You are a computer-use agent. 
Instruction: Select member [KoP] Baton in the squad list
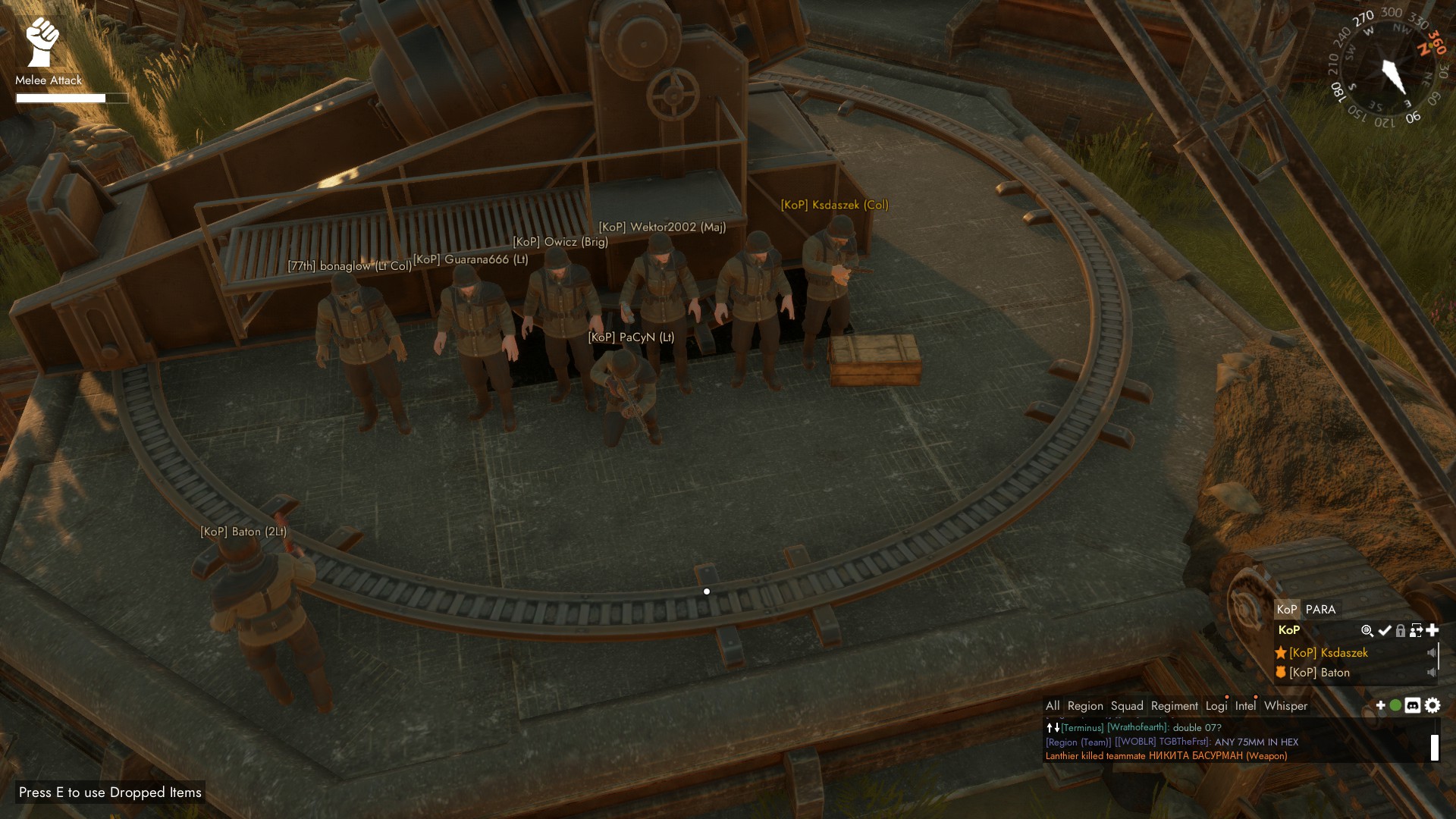click(1320, 673)
